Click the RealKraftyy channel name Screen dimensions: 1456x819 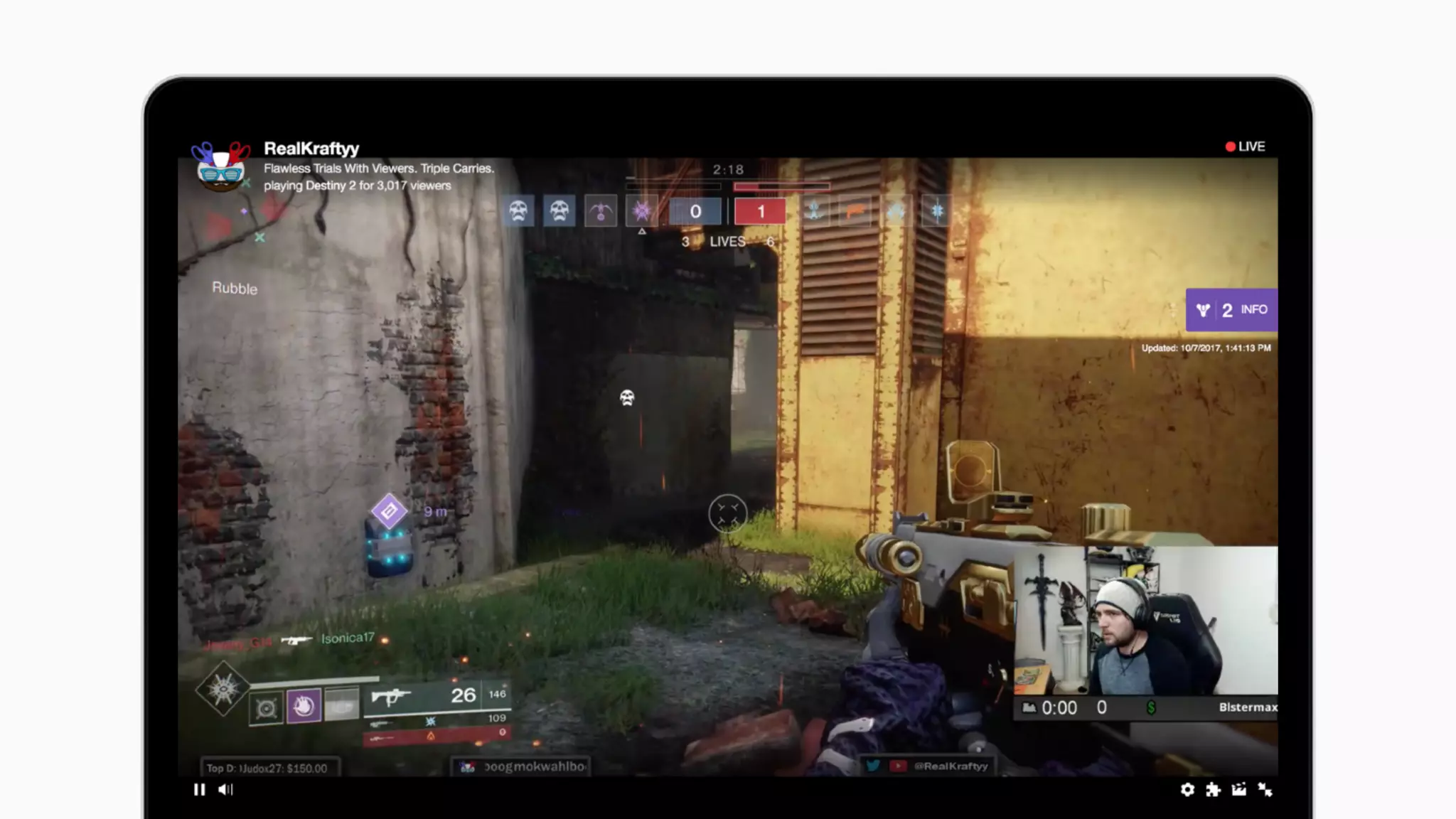tap(311, 149)
